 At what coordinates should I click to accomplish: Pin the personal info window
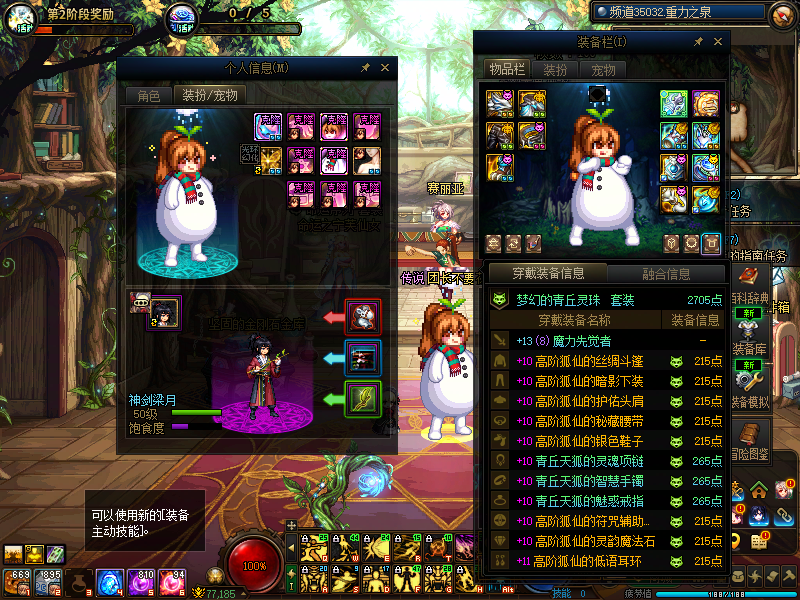pyautogui.click(x=366, y=68)
